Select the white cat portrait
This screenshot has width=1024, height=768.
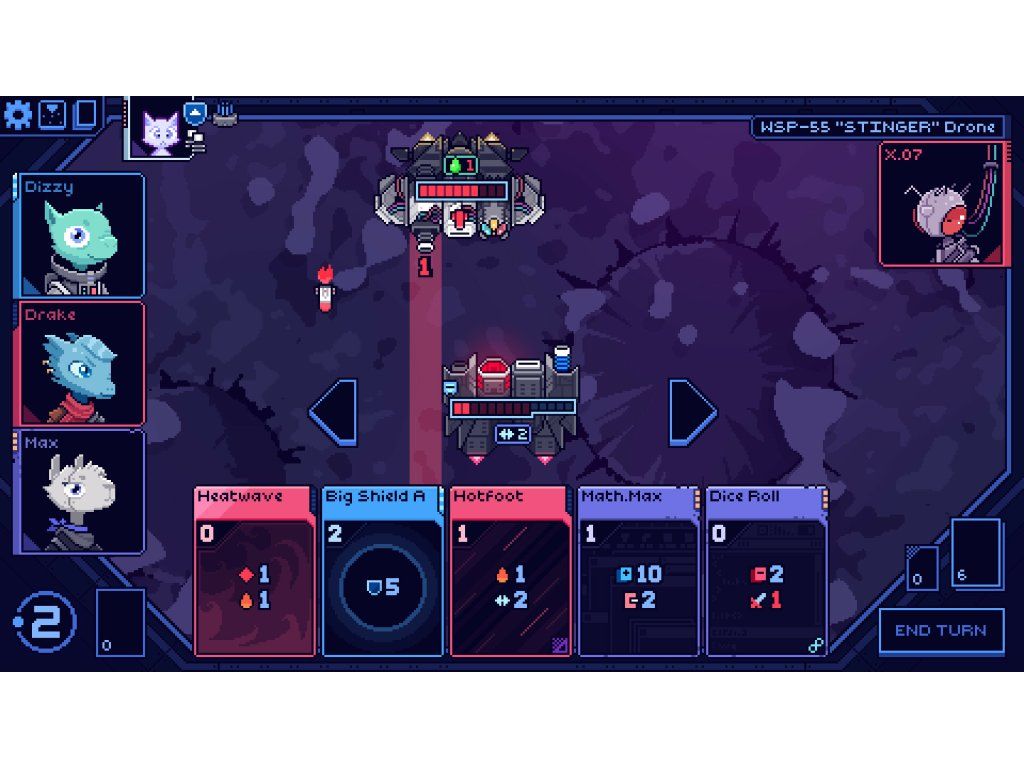[160, 130]
